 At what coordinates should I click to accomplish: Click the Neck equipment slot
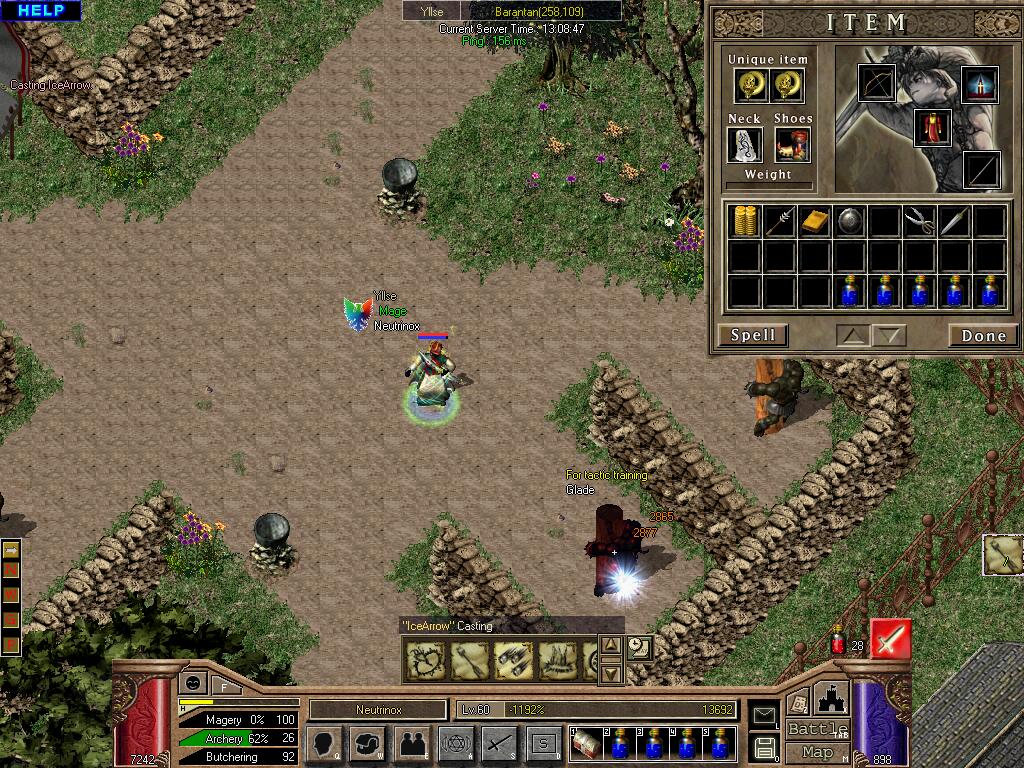click(x=744, y=146)
